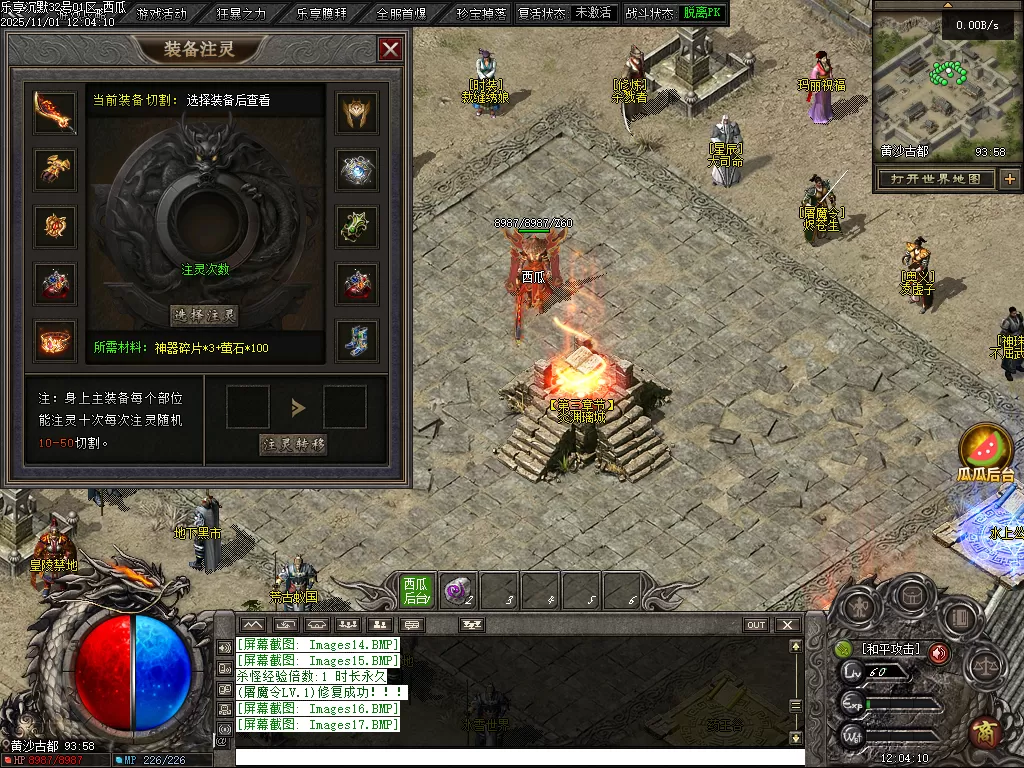Click the 脱离PK status button
The image size is (1024, 768).
point(703,14)
